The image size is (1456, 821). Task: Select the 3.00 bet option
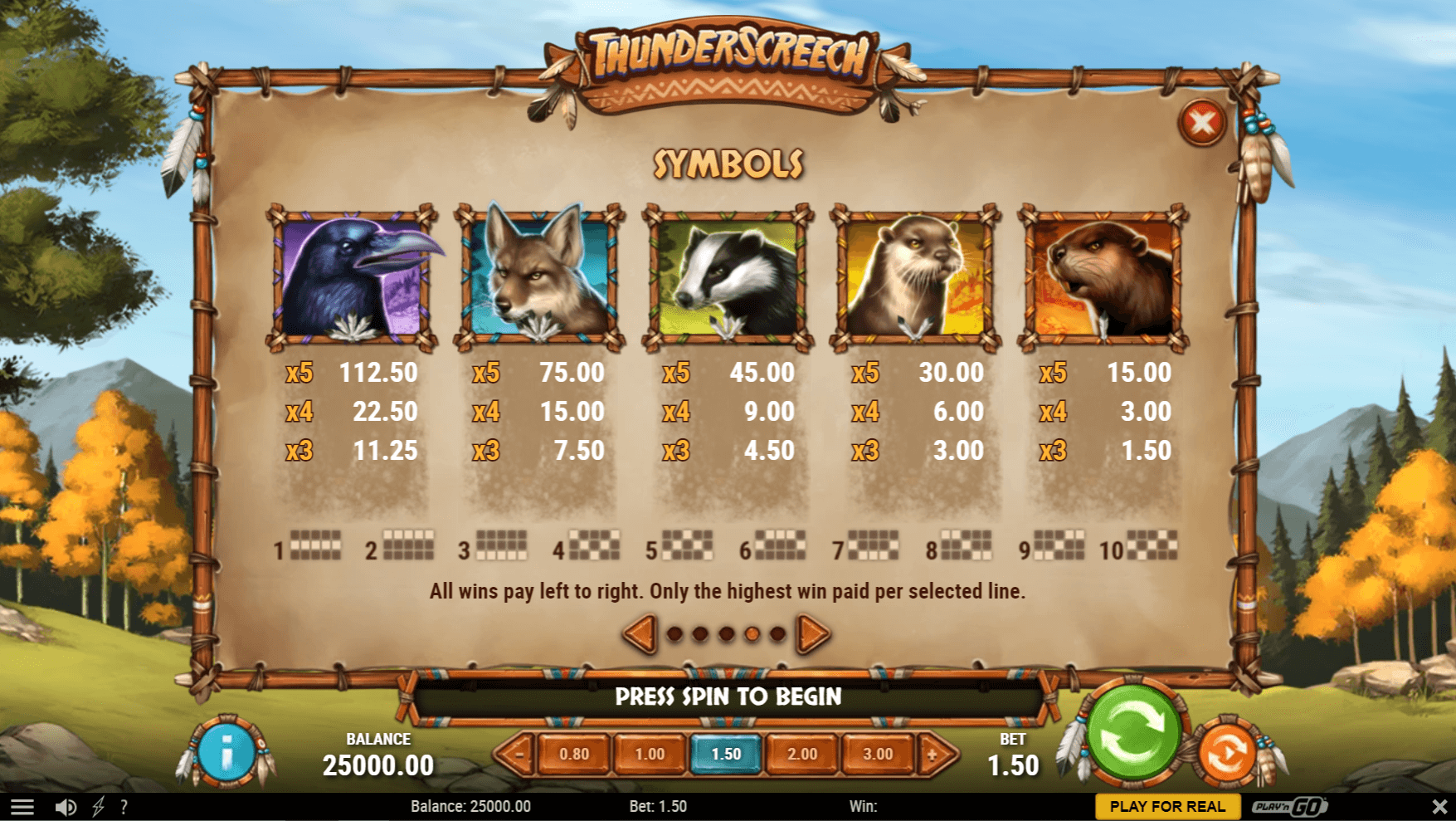(879, 755)
